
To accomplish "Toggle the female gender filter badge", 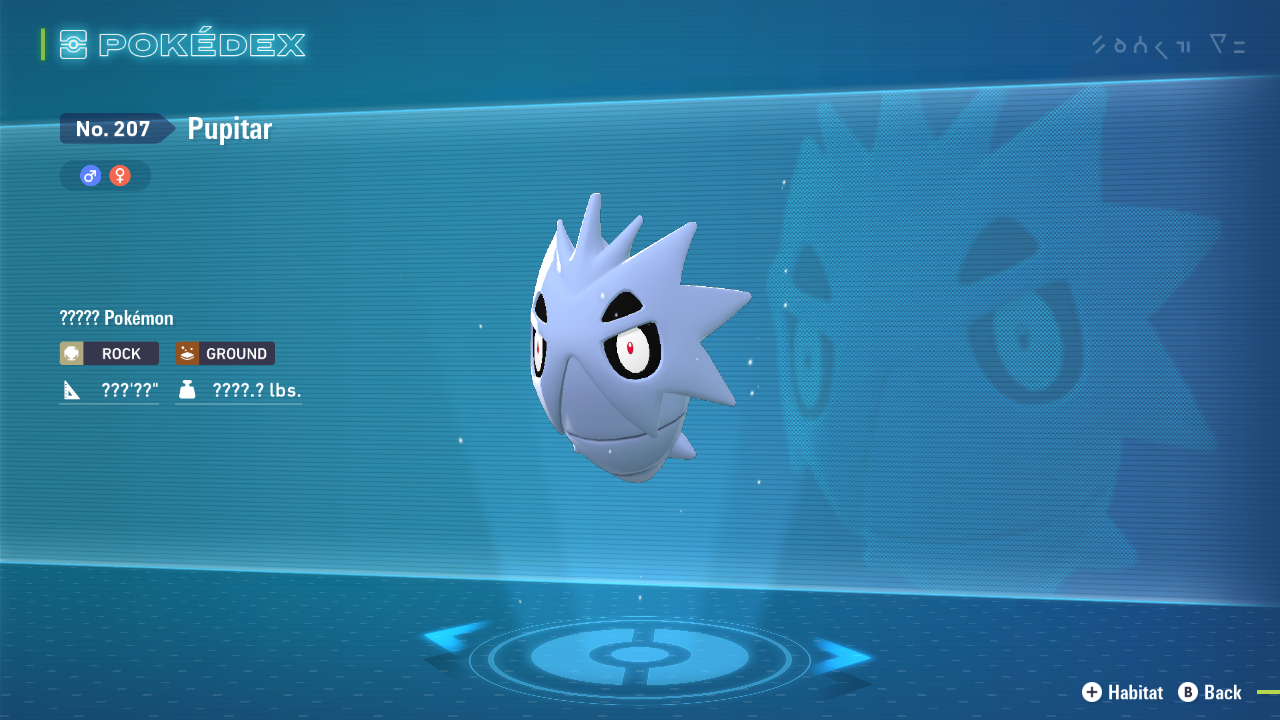I will 119,175.
